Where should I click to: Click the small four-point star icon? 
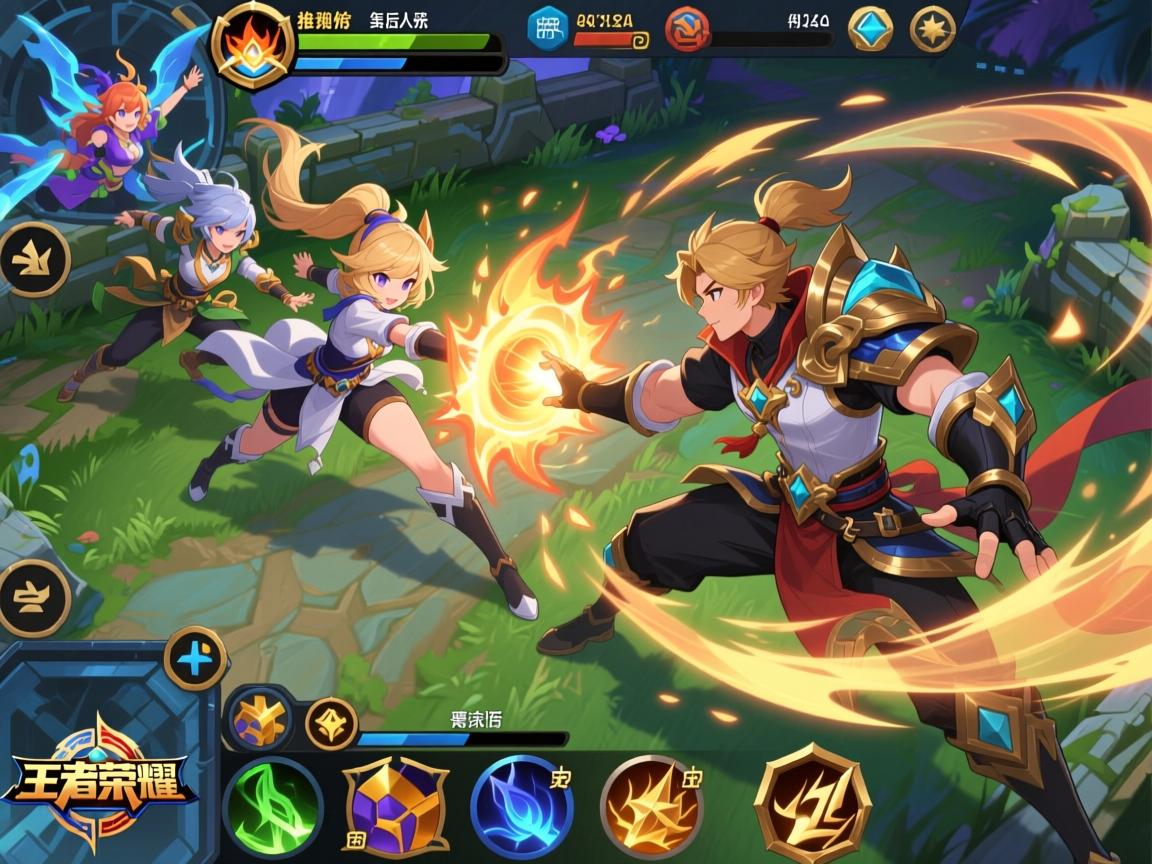331,723
